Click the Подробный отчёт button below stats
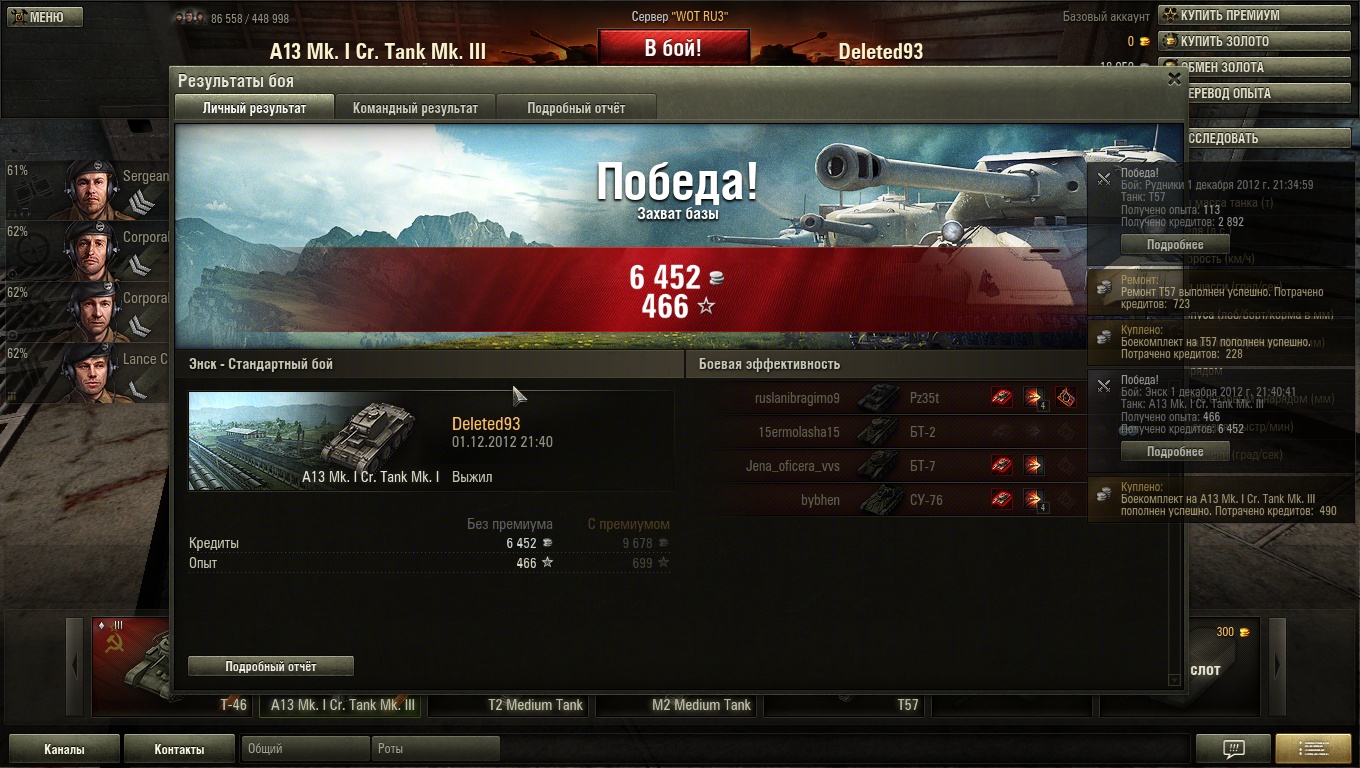Screen dimensions: 1360x768 pyautogui.click(x=271, y=666)
